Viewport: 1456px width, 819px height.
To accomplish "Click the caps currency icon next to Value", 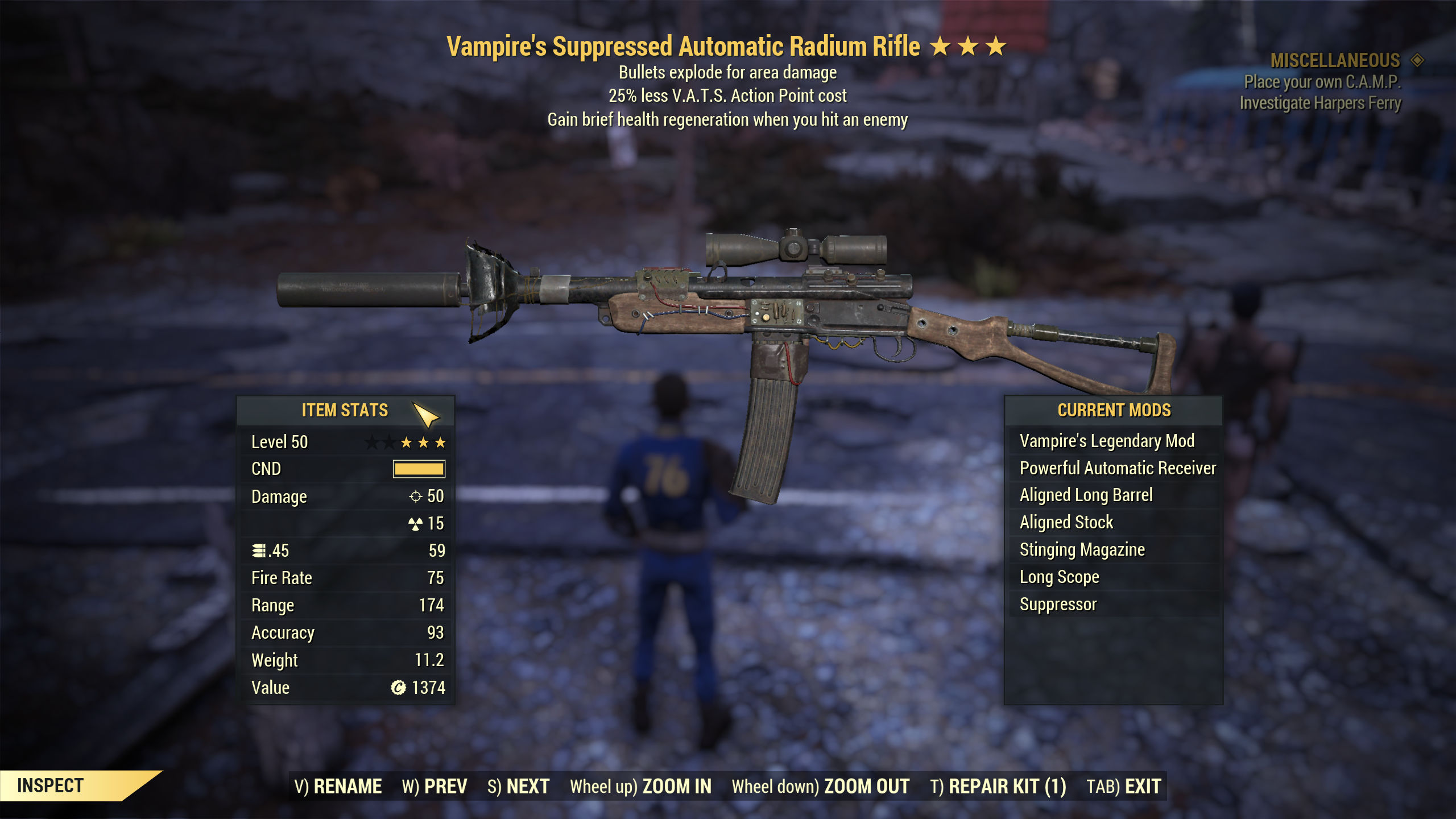I will 399,688.
